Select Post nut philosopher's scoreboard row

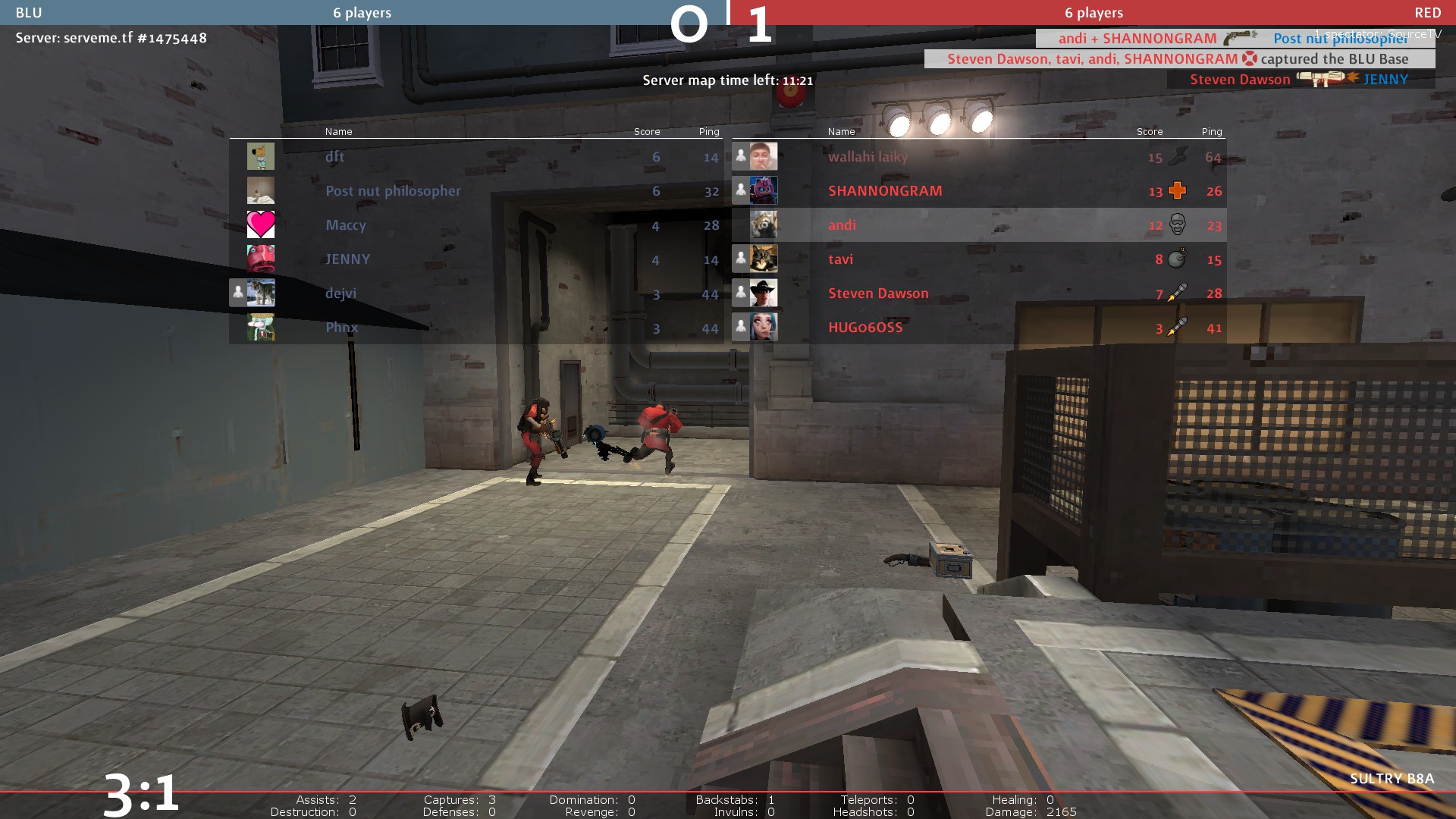coord(476,191)
